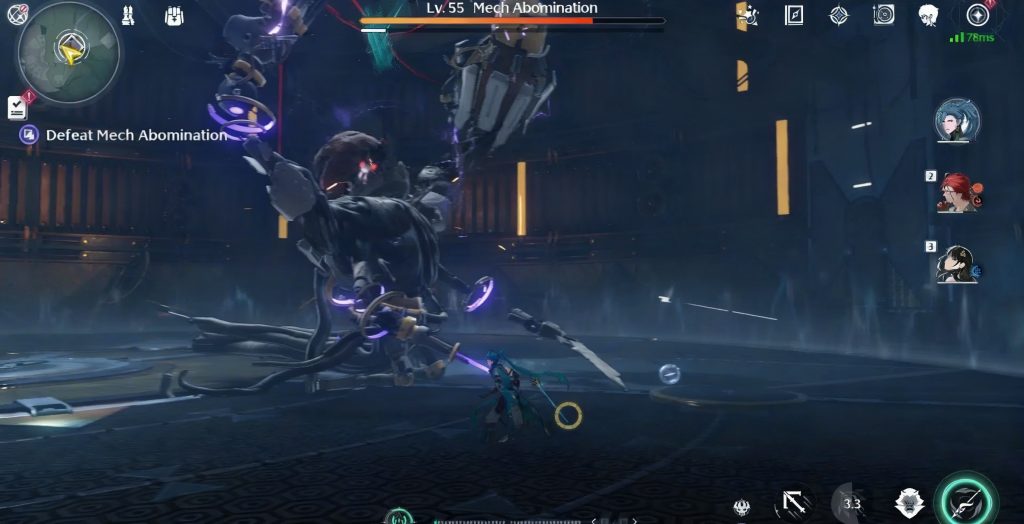Open the twin-figure icon in the top bar
Screen dimensions: 1024x524
[128, 15]
